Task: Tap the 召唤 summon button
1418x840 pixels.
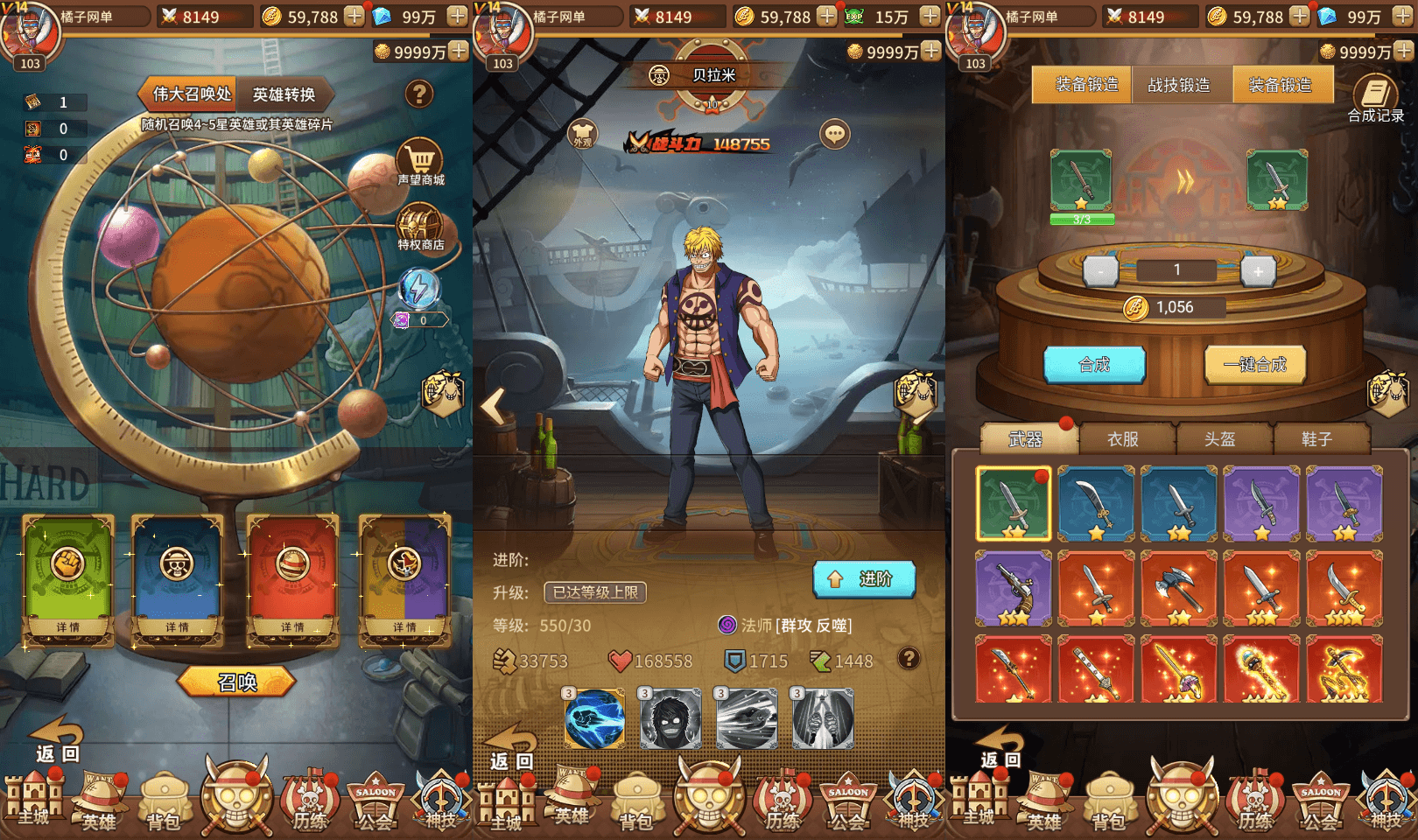Action: click(x=237, y=682)
